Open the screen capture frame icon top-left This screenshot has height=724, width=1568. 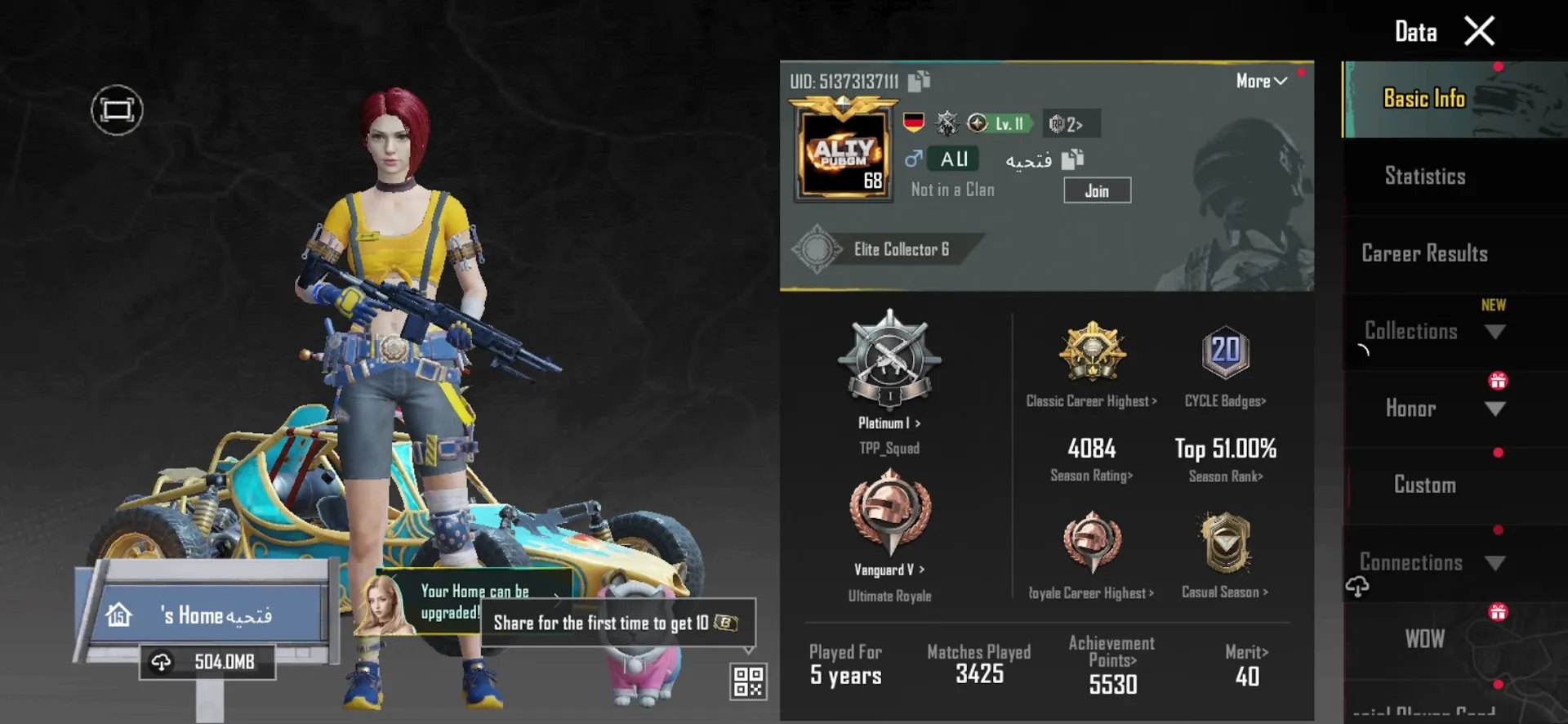click(x=117, y=109)
